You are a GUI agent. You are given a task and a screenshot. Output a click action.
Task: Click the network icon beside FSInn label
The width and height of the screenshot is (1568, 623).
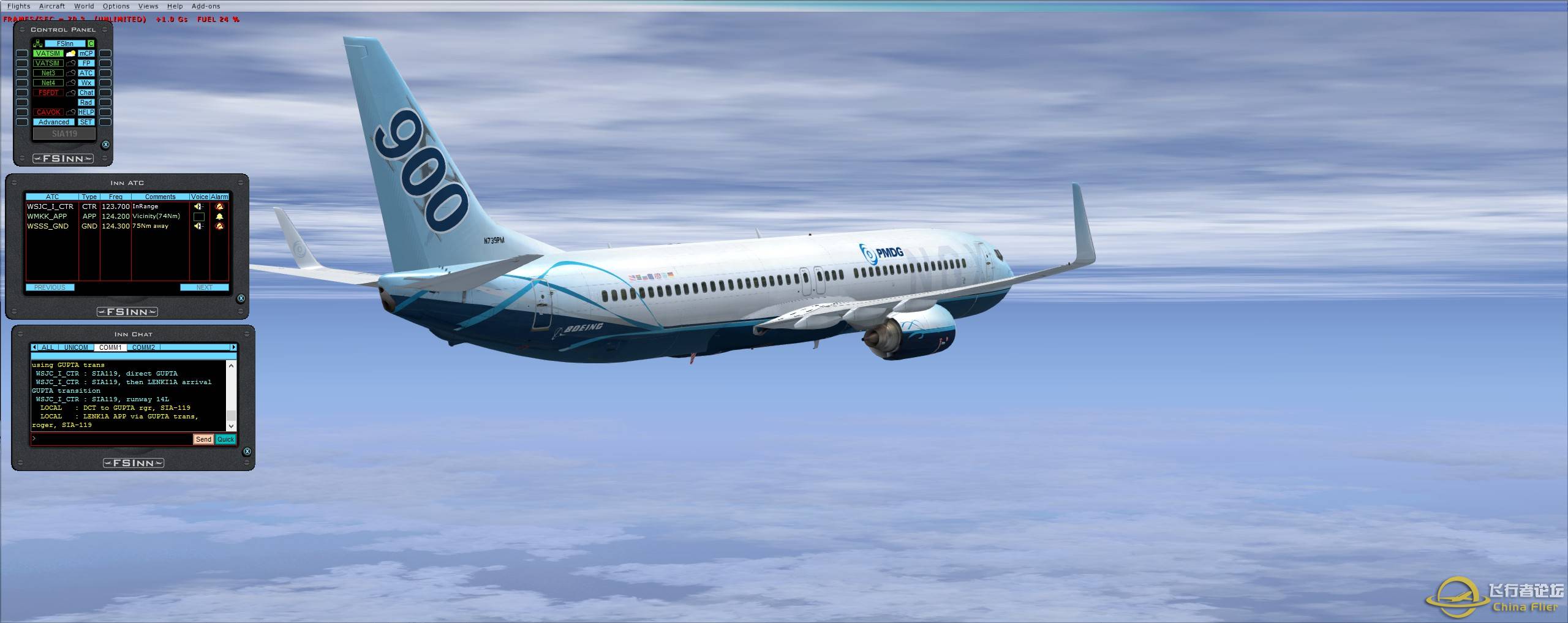point(38,44)
